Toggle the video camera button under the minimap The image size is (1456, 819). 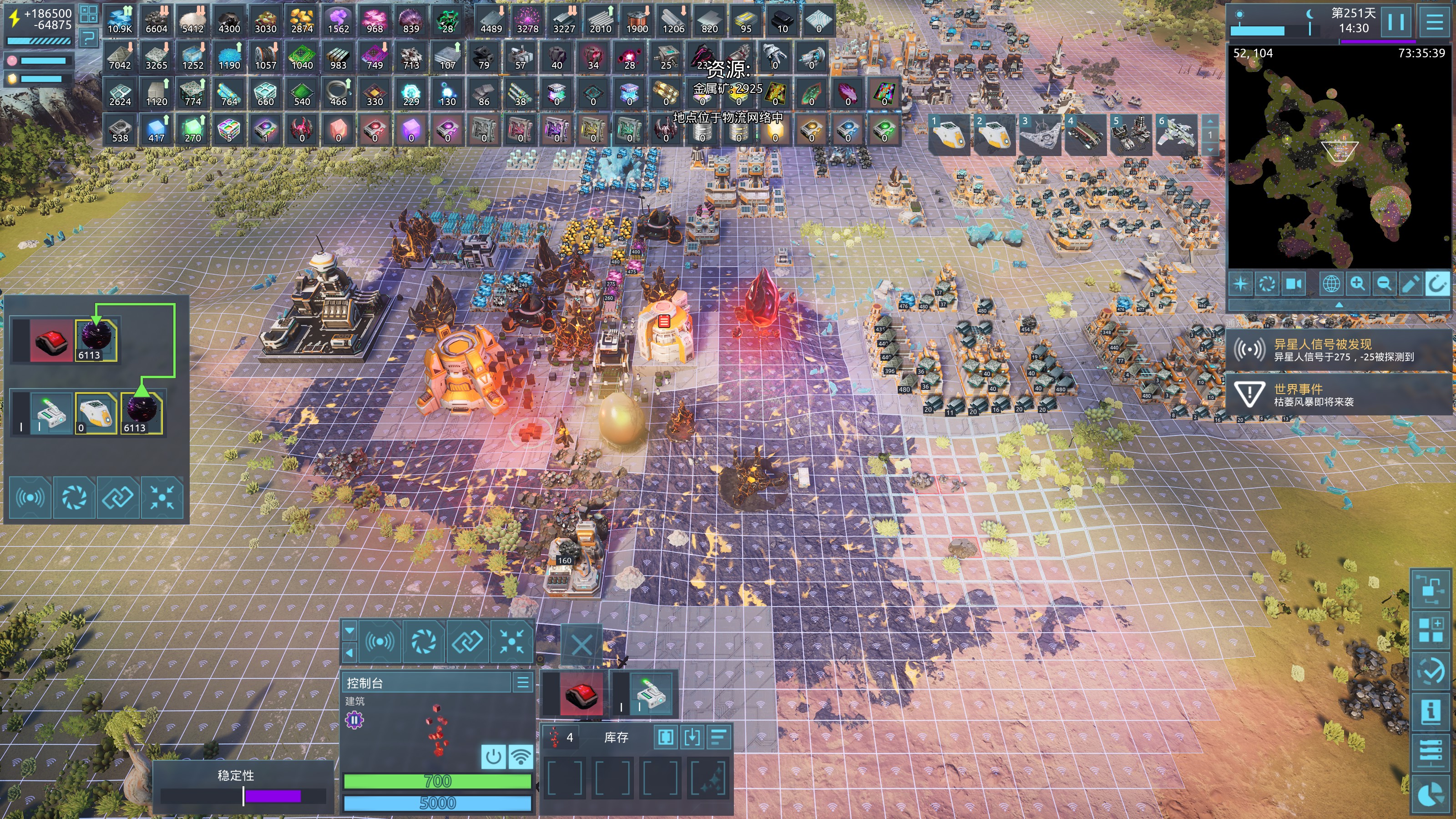coord(1293,283)
